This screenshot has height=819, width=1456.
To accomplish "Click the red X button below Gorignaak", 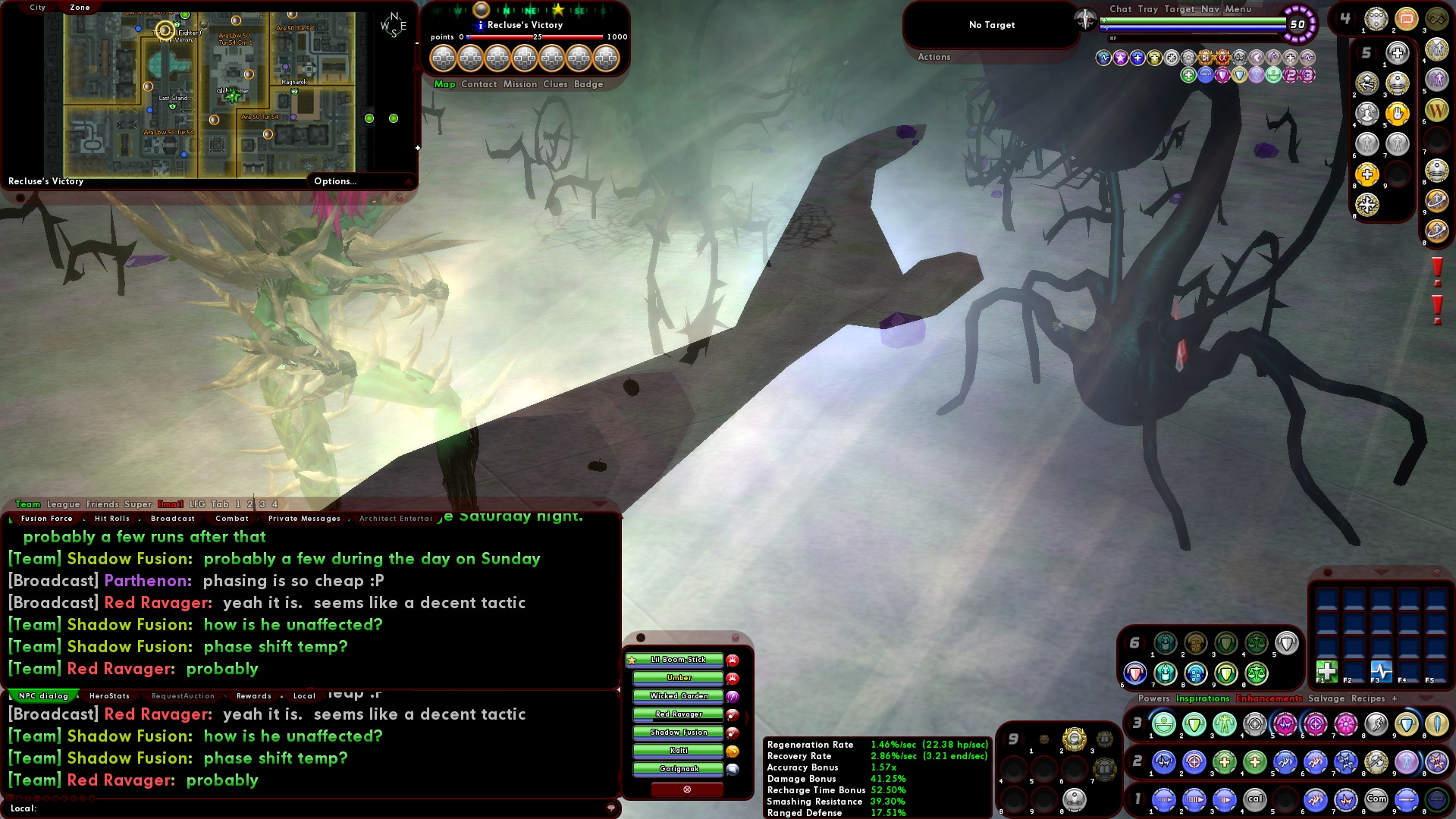I will 686,789.
